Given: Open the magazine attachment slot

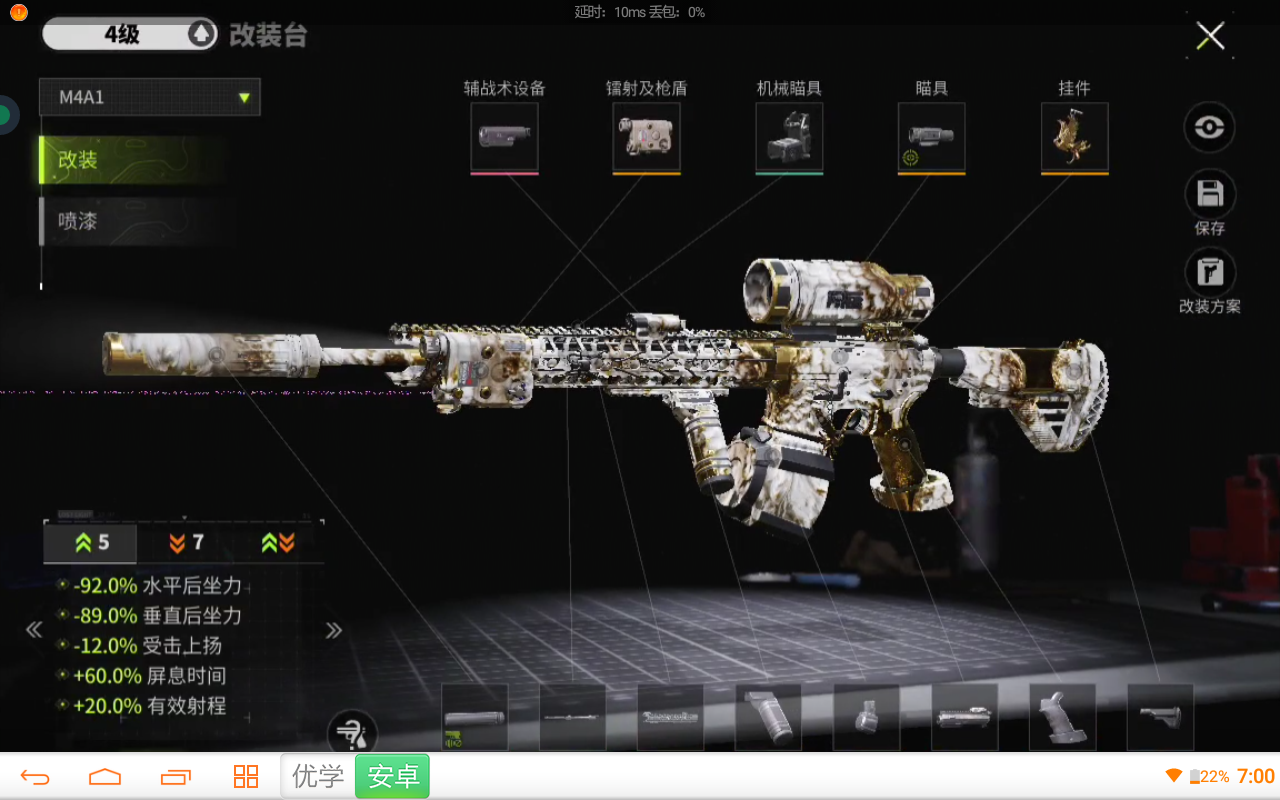Looking at the screenshot, I should coord(866,717).
